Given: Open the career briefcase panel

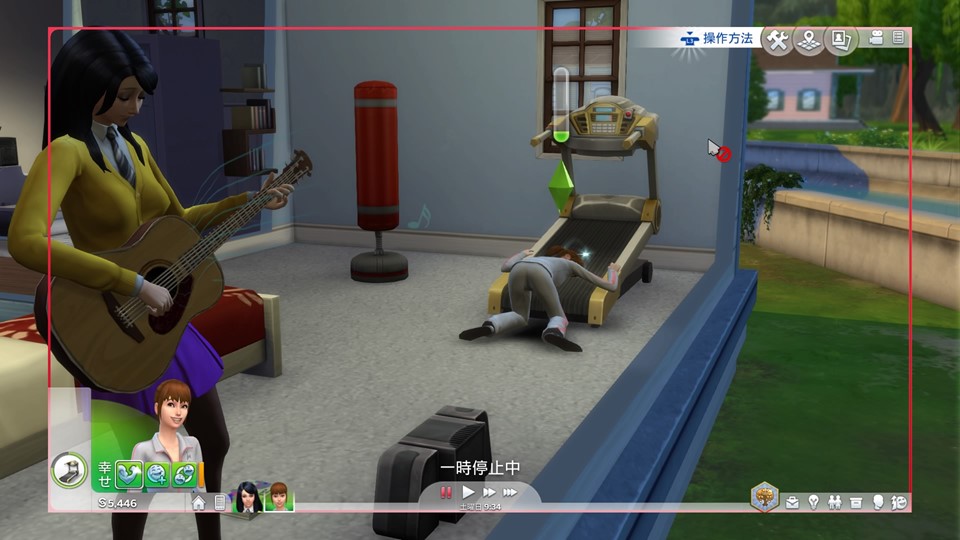Looking at the screenshot, I should pyautogui.click(x=793, y=502).
